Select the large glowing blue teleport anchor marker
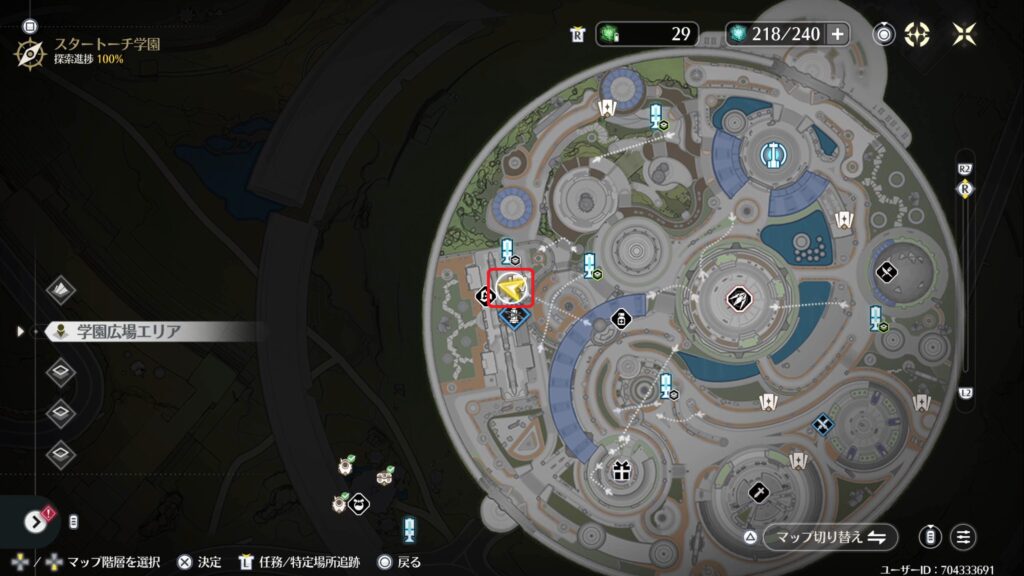This screenshot has height=576, width=1024. [x=771, y=154]
